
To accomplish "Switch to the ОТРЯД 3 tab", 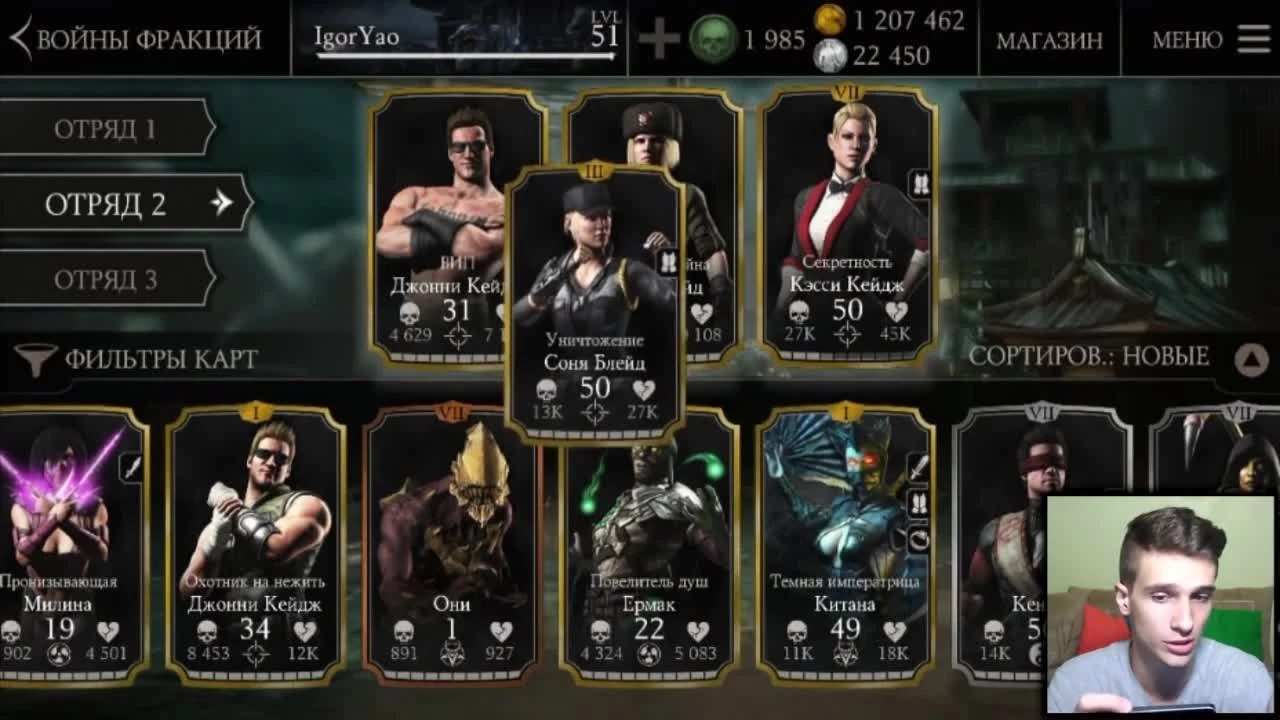I will [x=105, y=277].
